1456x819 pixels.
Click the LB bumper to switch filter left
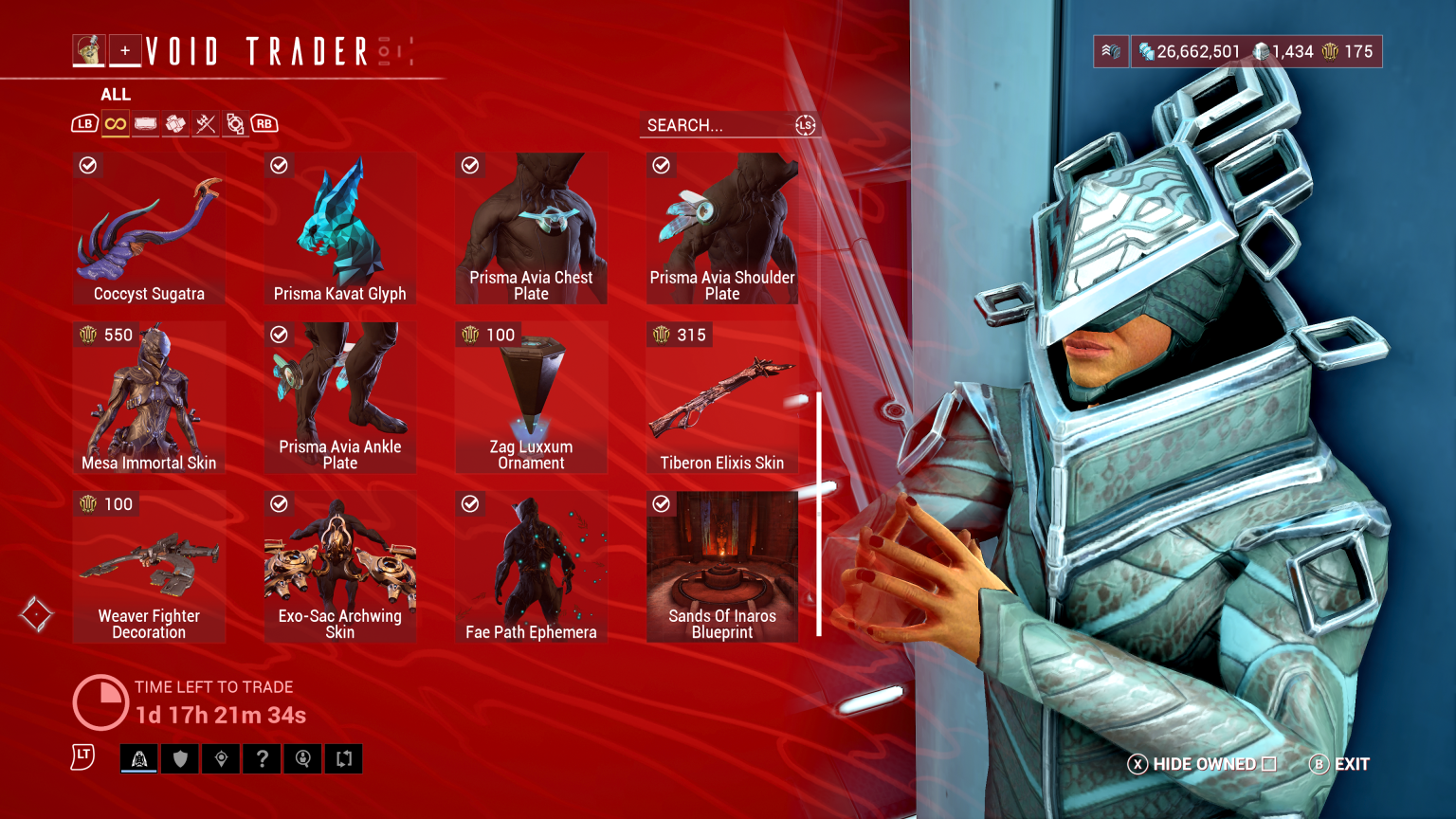[x=84, y=123]
